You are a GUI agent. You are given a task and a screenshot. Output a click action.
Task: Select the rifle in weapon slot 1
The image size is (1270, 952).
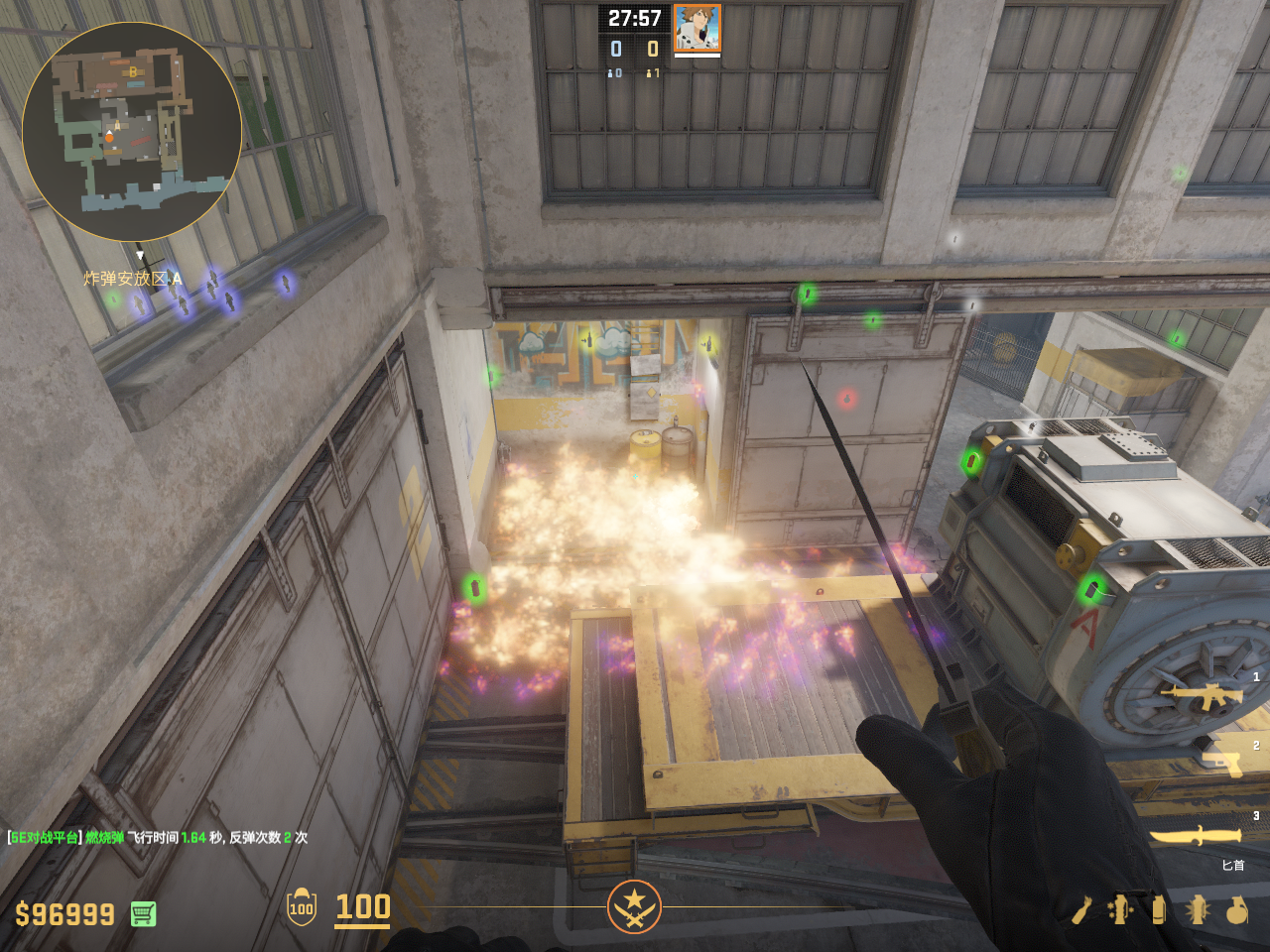(x=1206, y=696)
